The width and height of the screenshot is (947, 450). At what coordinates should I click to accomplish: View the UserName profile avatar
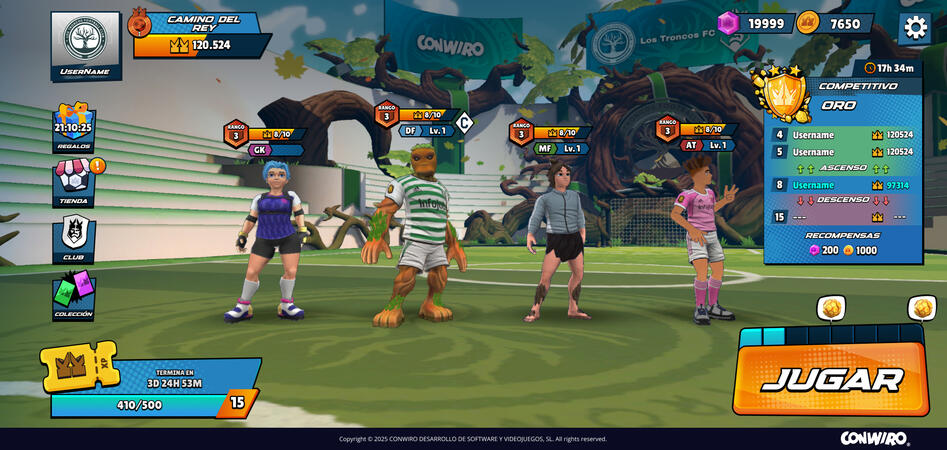coord(85,45)
